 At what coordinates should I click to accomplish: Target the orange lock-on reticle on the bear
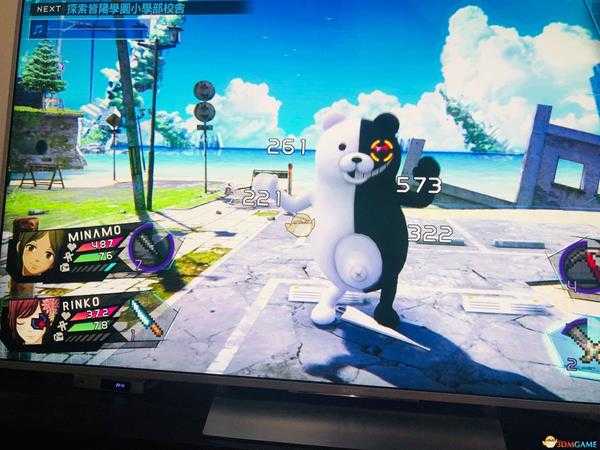[x=381, y=152]
